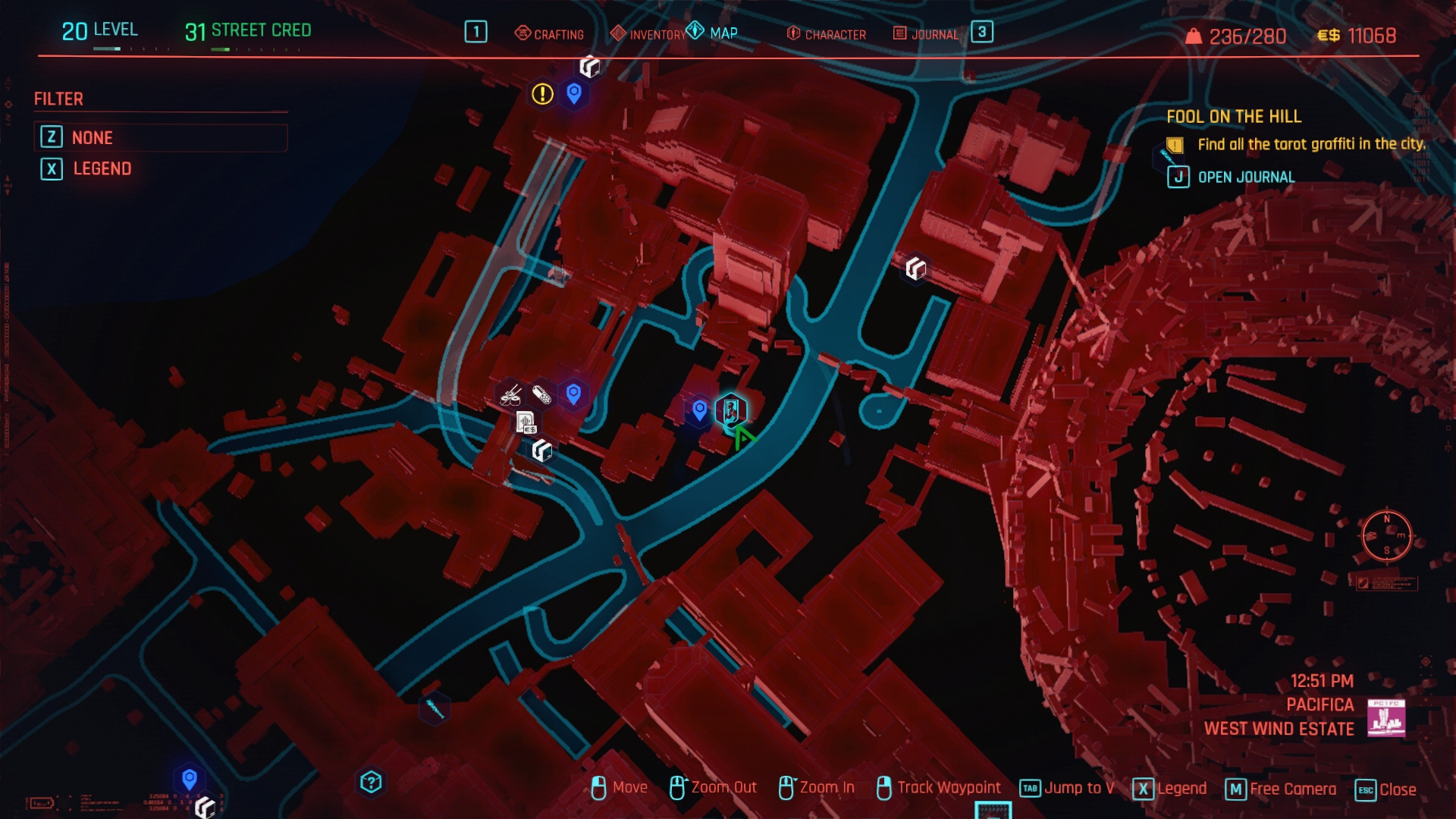Click the cyan question mark map marker
Viewport: 1456px width, 819px height.
click(x=371, y=782)
